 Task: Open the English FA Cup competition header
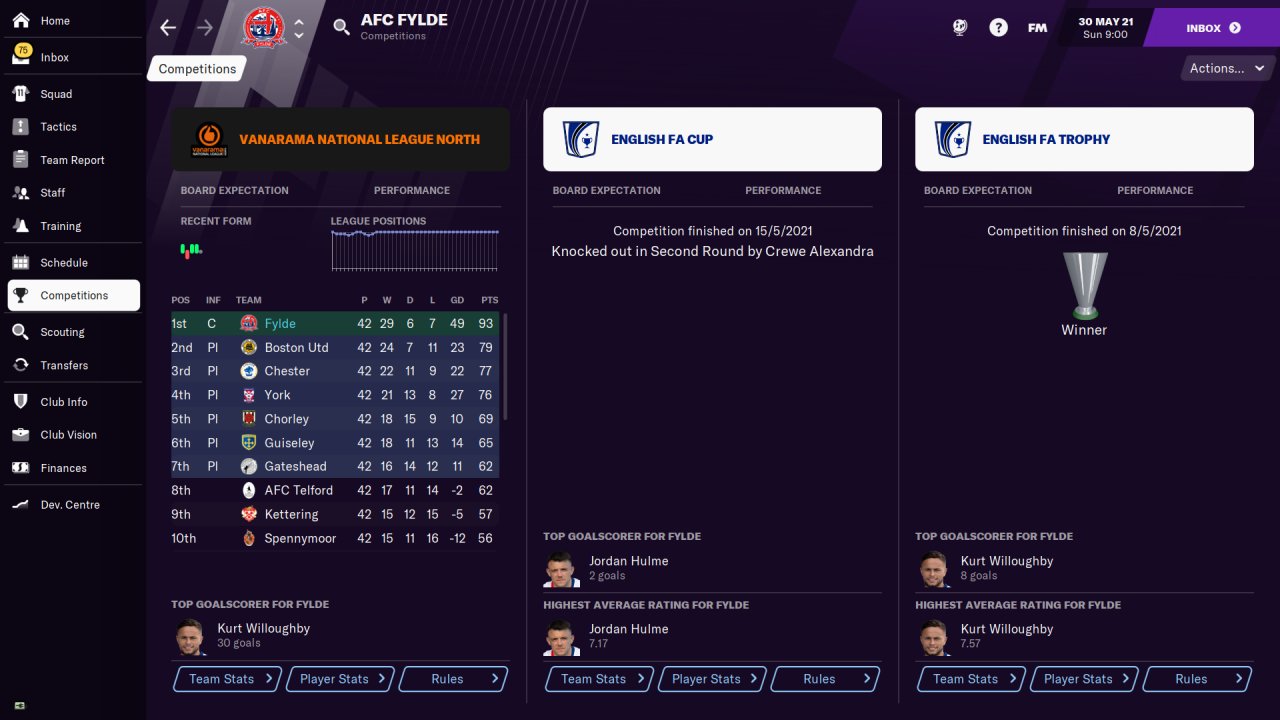(712, 140)
